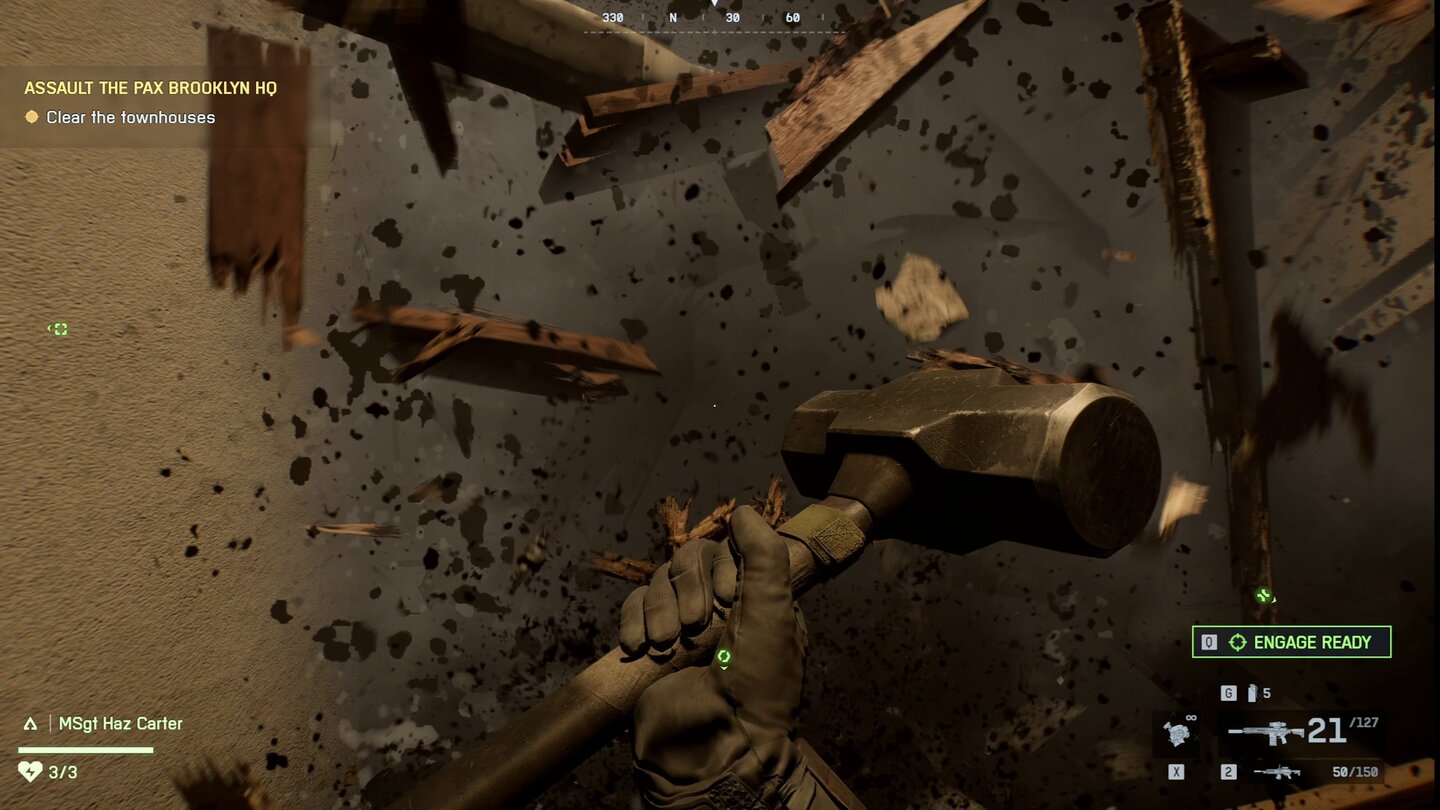Image resolution: width=1440 pixels, height=810 pixels.
Task: Click the objective diamond marker
Action: click(x=32, y=117)
